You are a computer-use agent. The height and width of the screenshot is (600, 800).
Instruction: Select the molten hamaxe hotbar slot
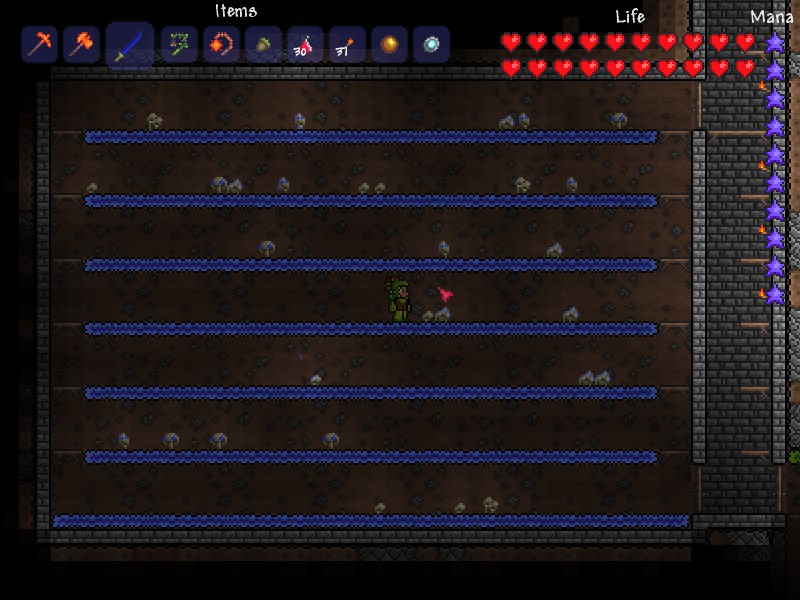81,44
